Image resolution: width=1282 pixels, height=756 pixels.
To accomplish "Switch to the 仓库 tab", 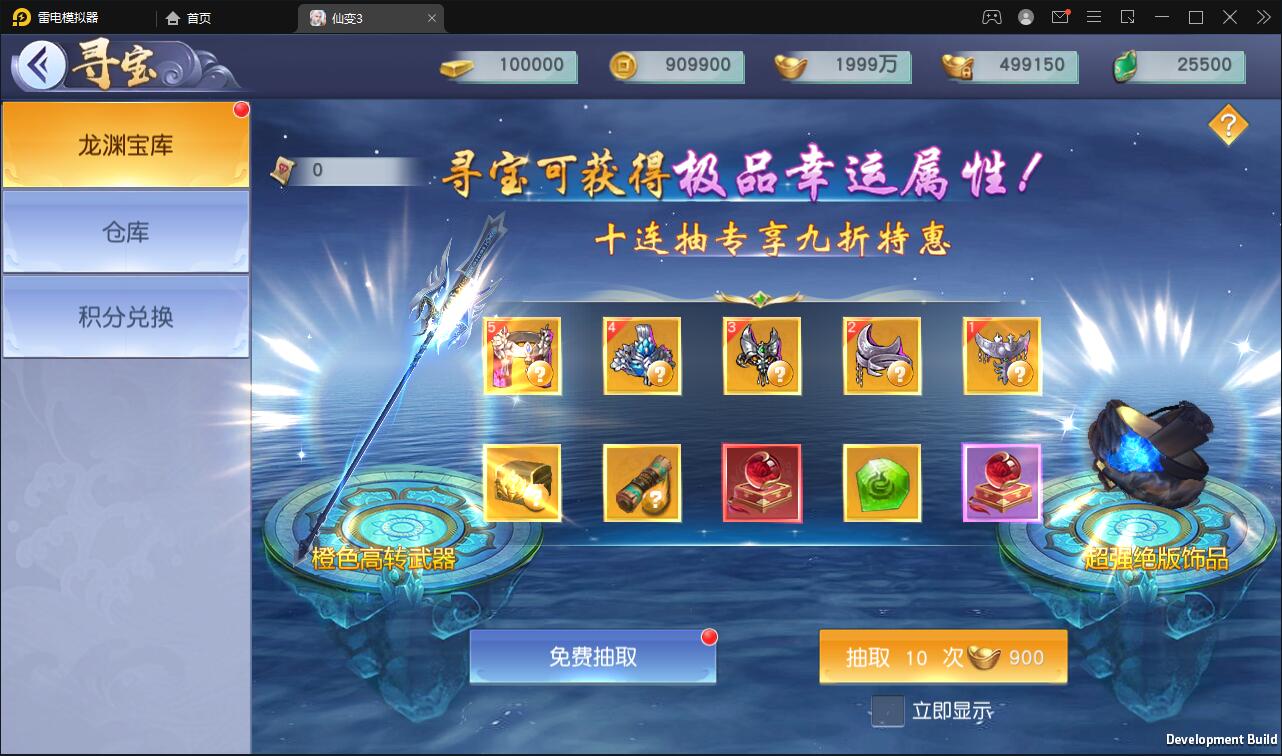I will [x=126, y=230].
